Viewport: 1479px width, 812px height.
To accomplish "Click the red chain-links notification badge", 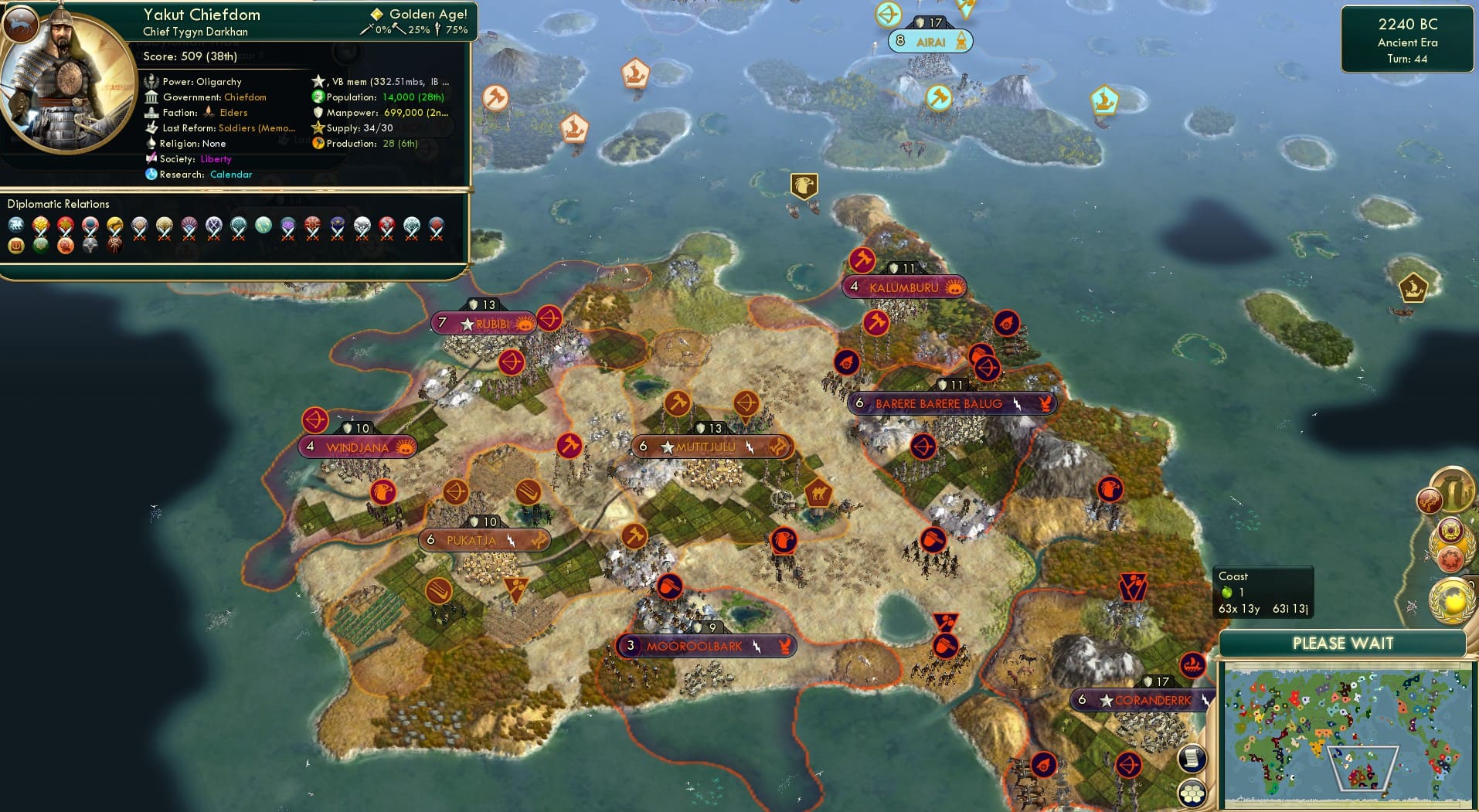I will pyautogui.click(x=1430, y=499).
